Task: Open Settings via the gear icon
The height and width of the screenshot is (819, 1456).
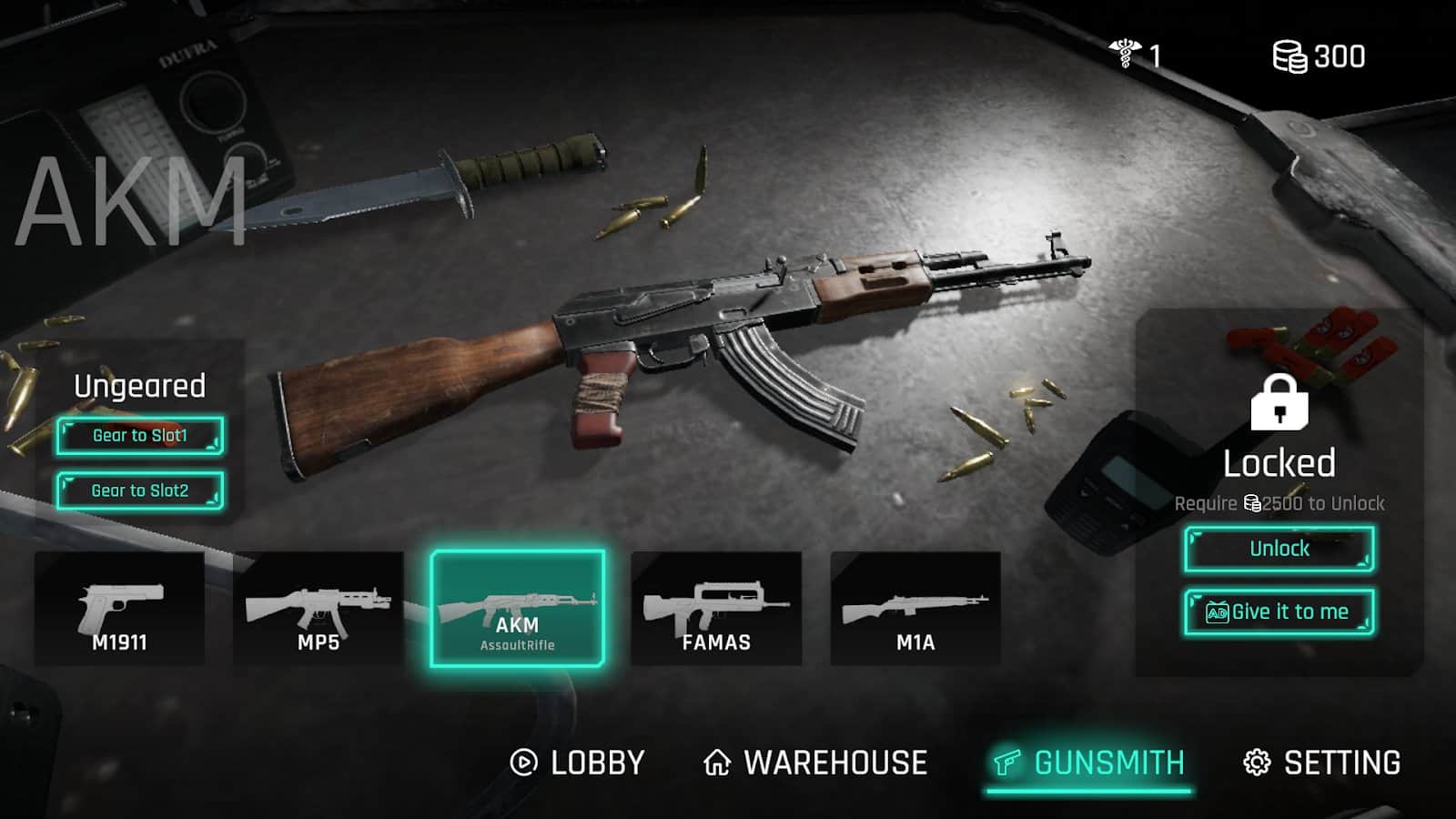Action: [1256, 763]
